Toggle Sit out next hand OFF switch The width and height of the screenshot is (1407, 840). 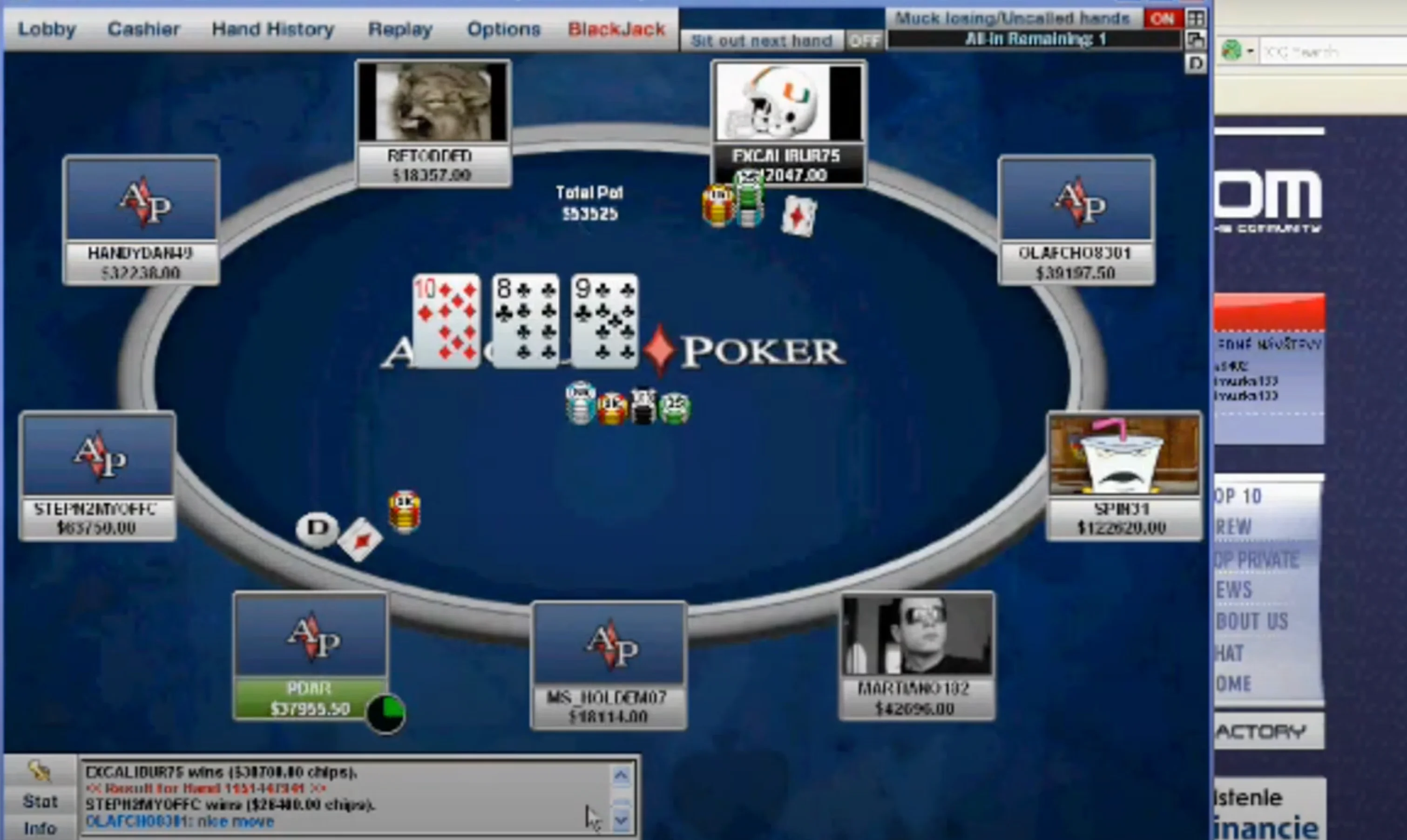[864, 41]
